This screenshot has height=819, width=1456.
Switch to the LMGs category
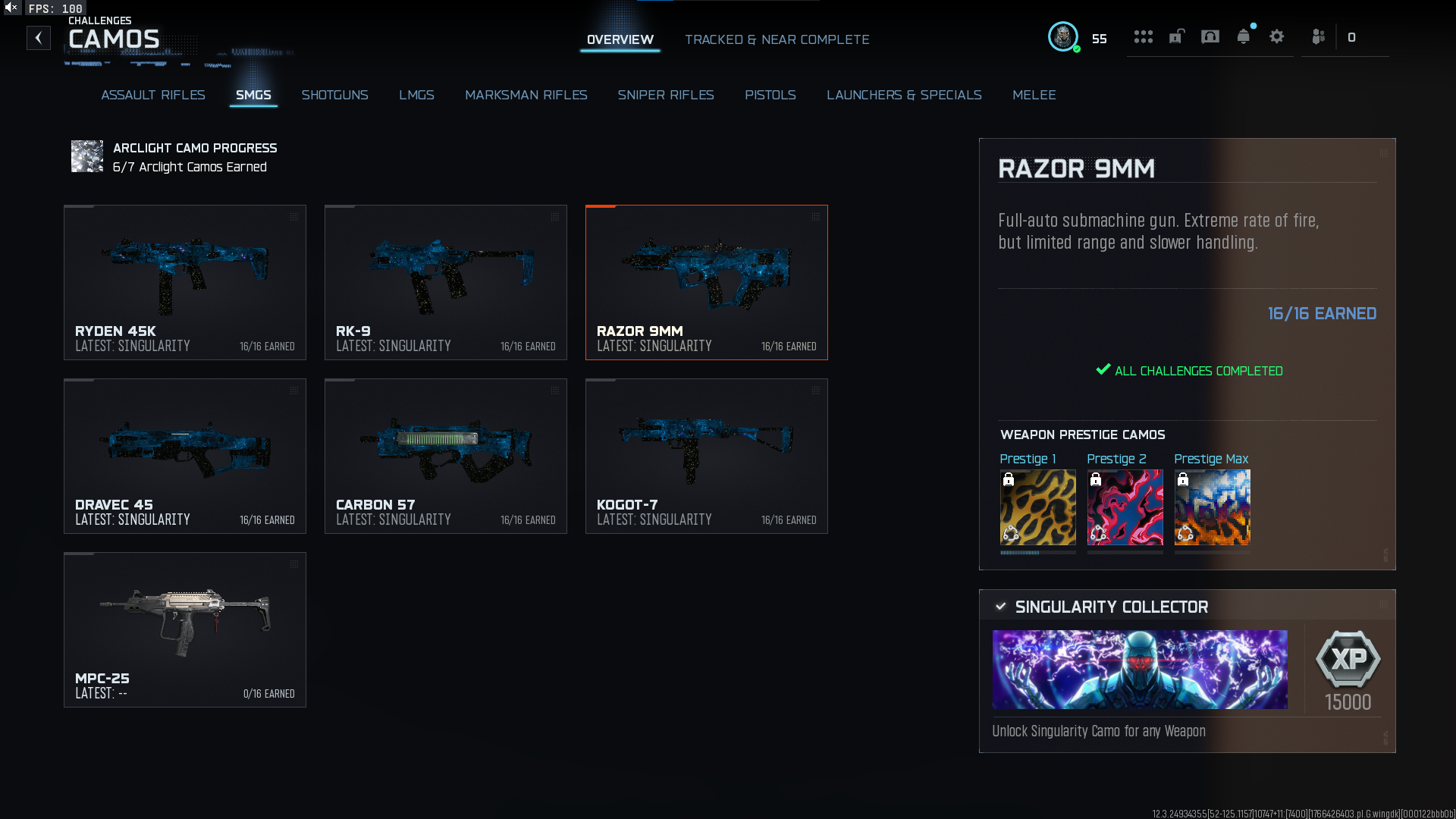(x=416, y=95)
